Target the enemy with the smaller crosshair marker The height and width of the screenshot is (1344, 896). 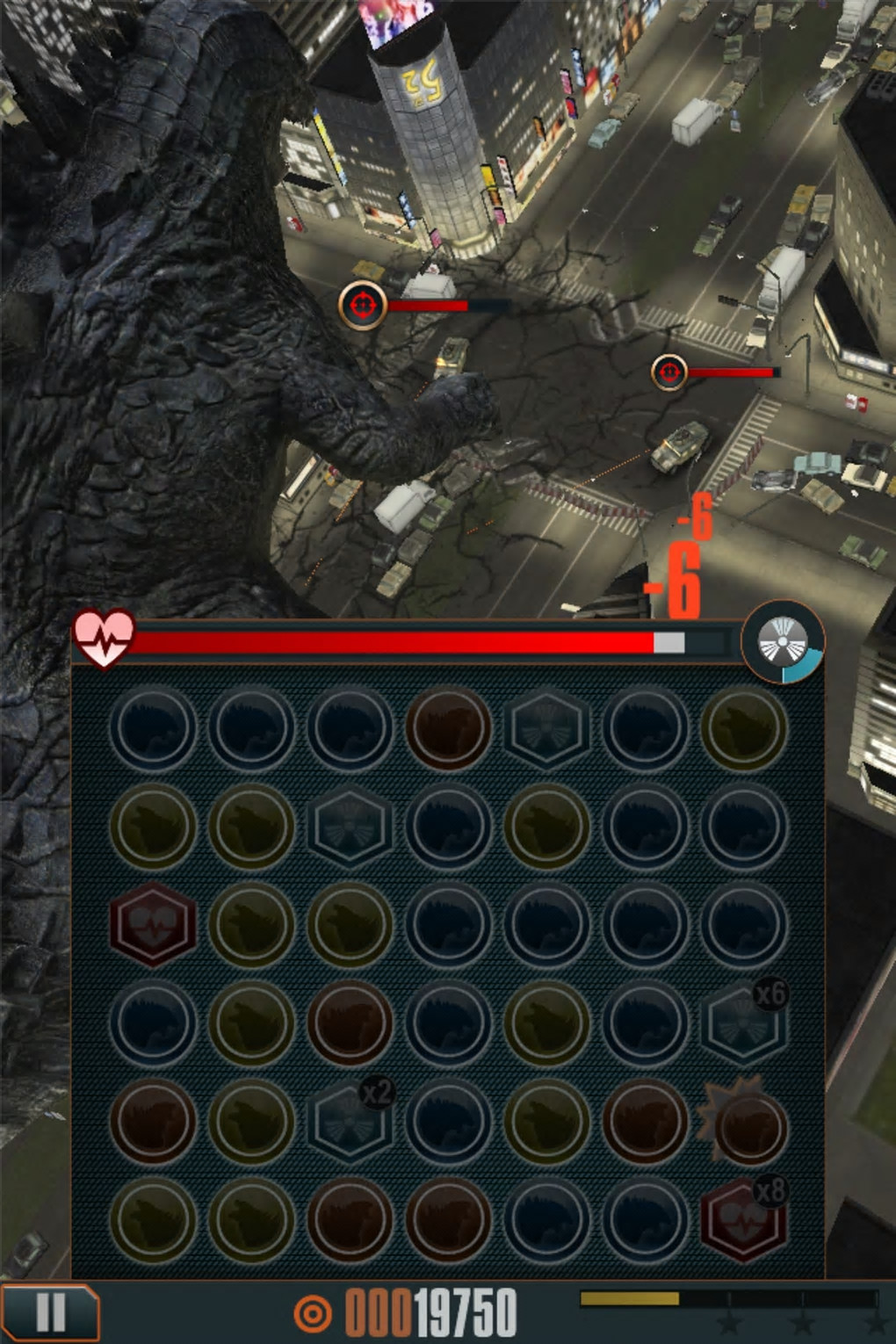coord(669,372)
